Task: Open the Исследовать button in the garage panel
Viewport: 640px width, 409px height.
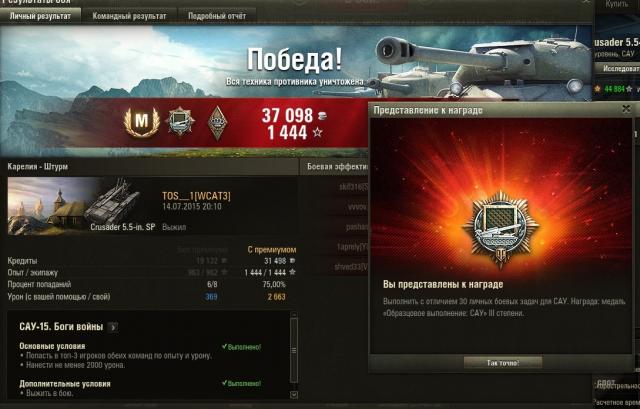Action: click(620, 68)
